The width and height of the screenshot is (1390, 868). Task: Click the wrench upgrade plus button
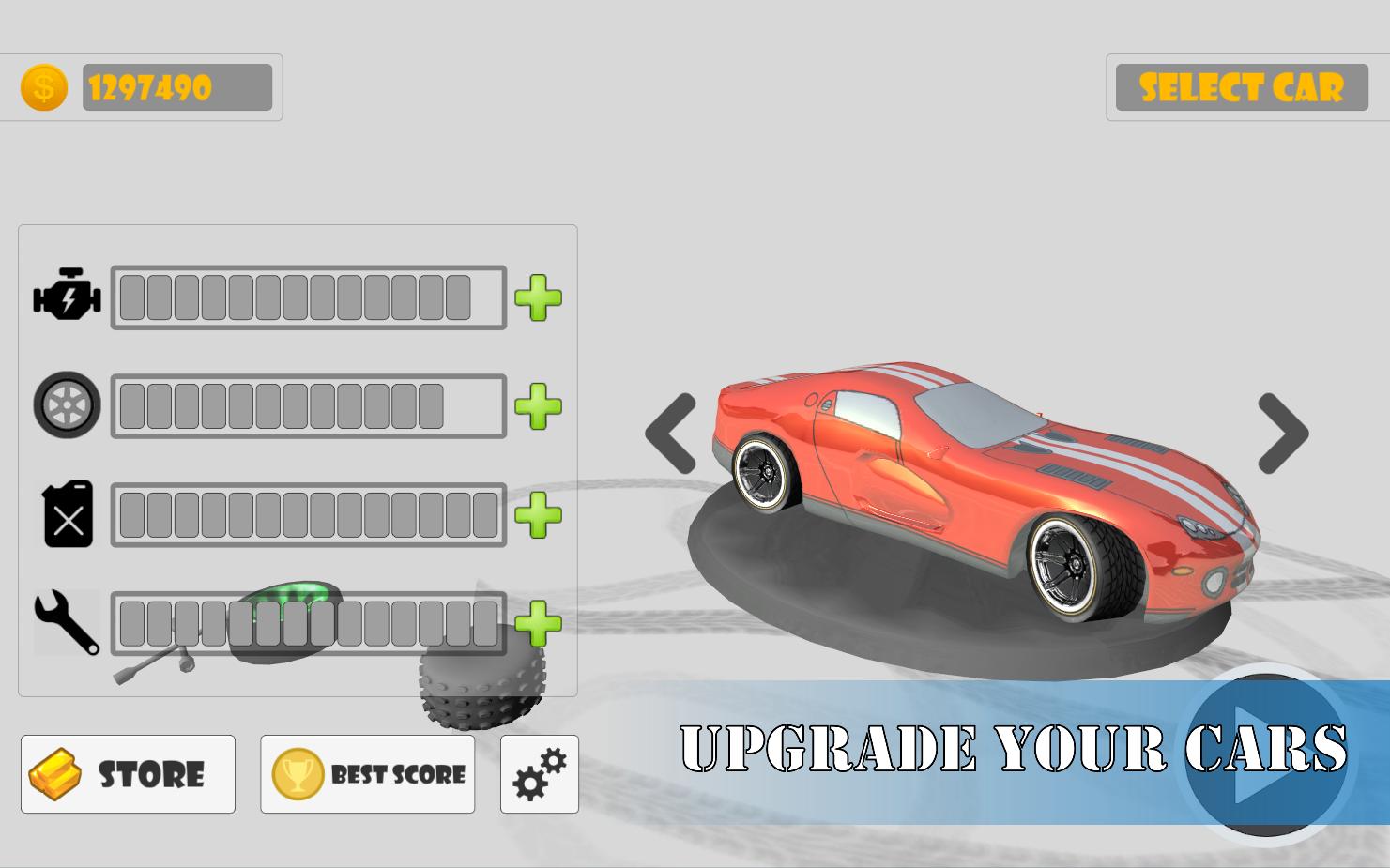[x=537, y=622]
